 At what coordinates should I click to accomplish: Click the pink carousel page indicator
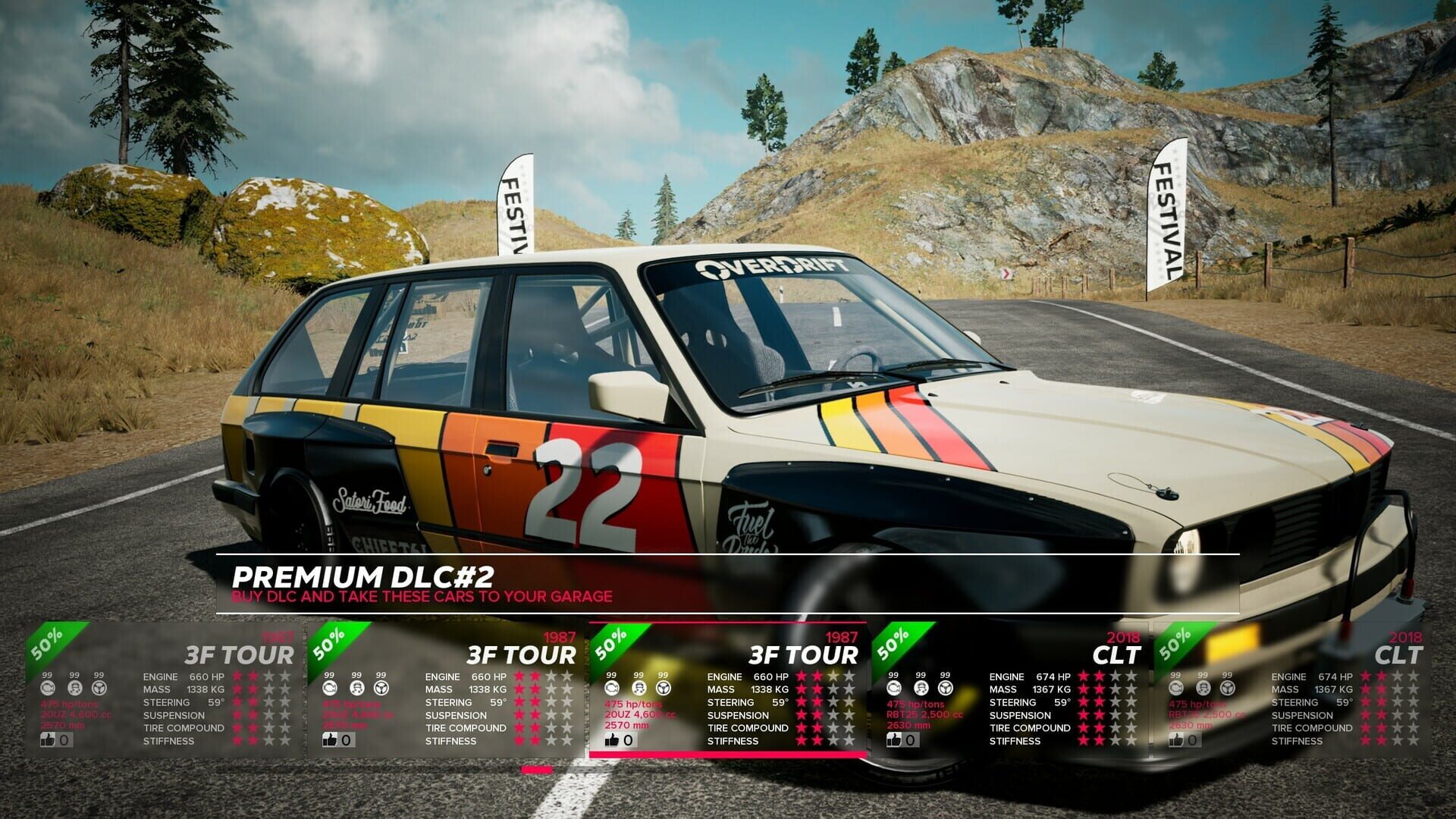[537, 770]
